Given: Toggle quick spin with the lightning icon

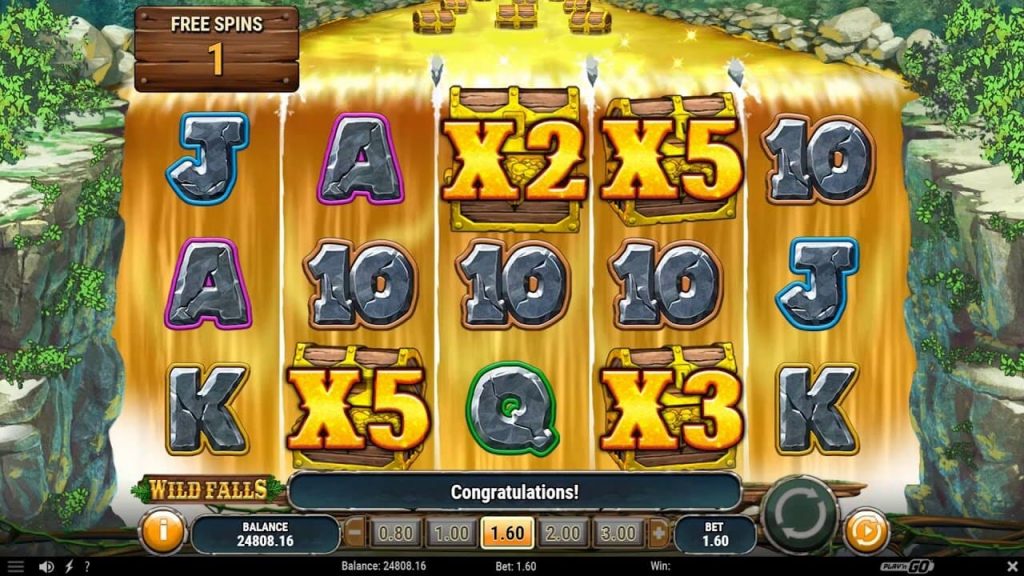Looking at the screenshot, I should coord(69,566).
